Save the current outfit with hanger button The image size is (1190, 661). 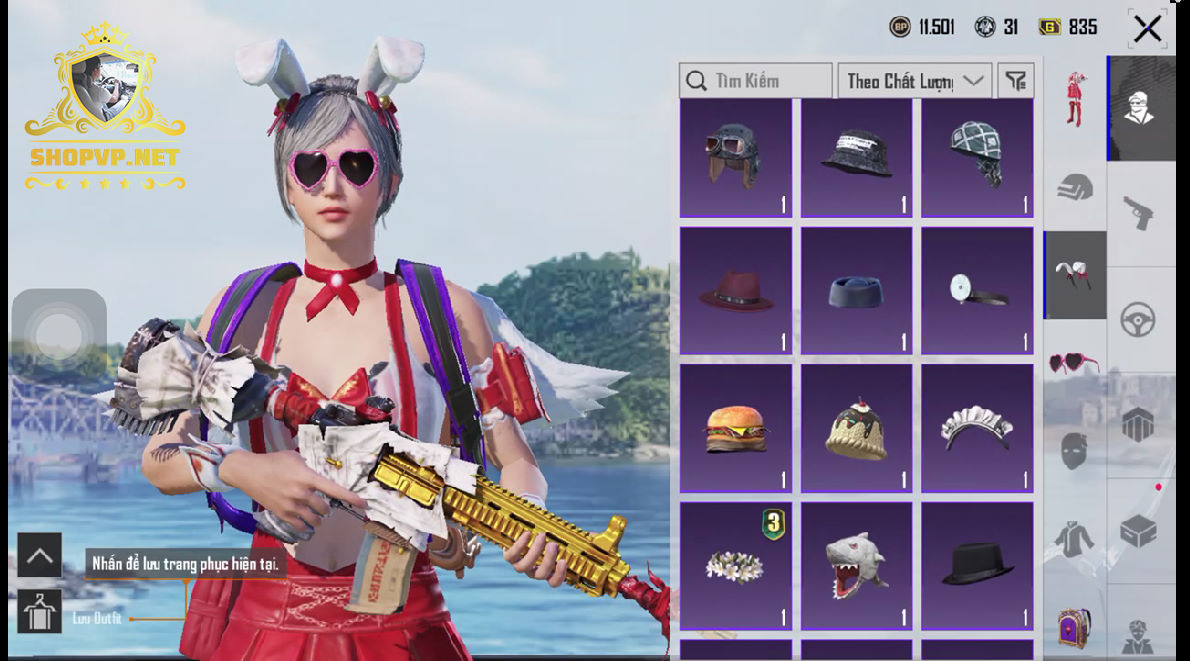pyautogui.click(x=40, y=611)
